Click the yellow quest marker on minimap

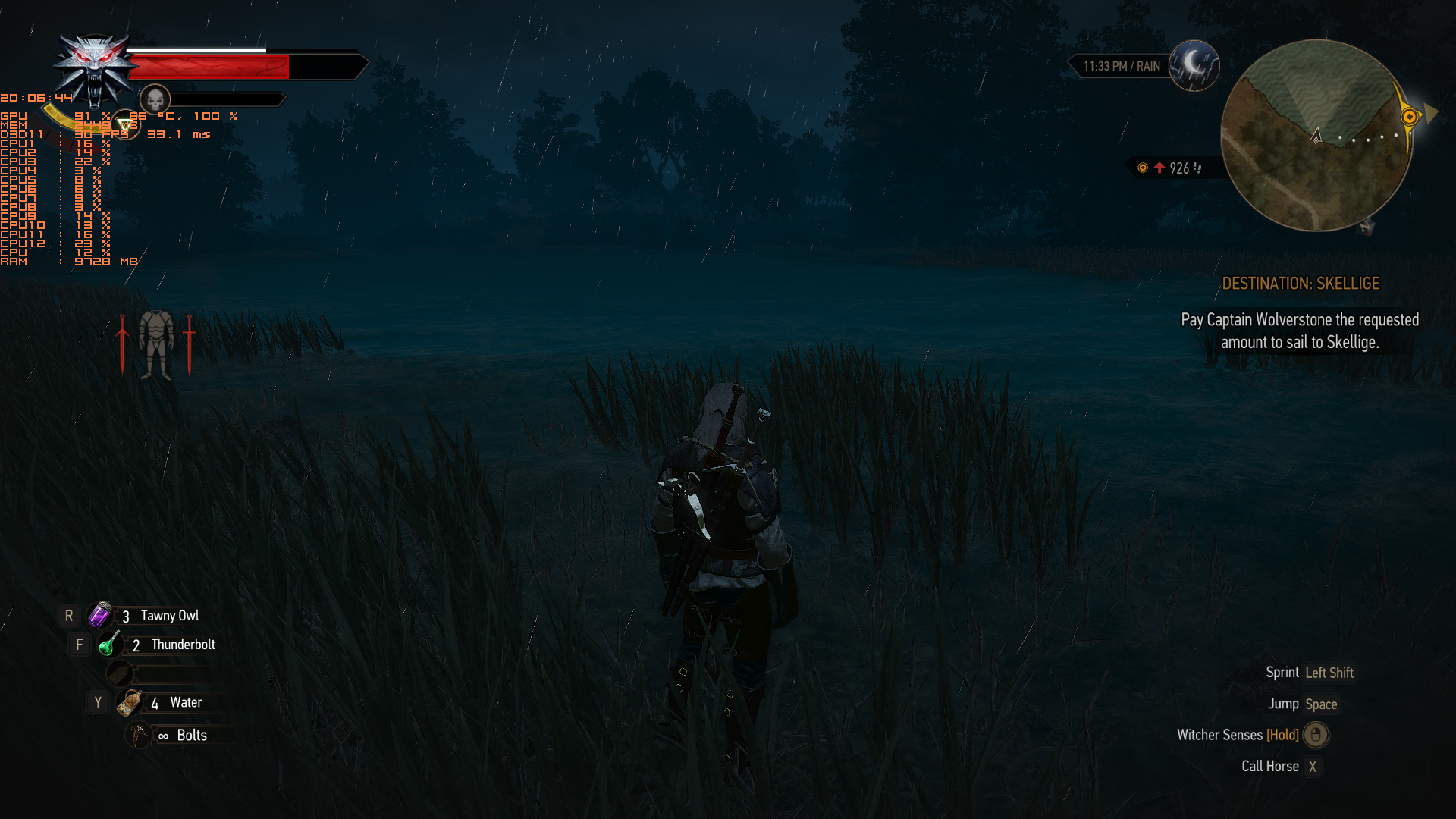tap(1409, 117)
